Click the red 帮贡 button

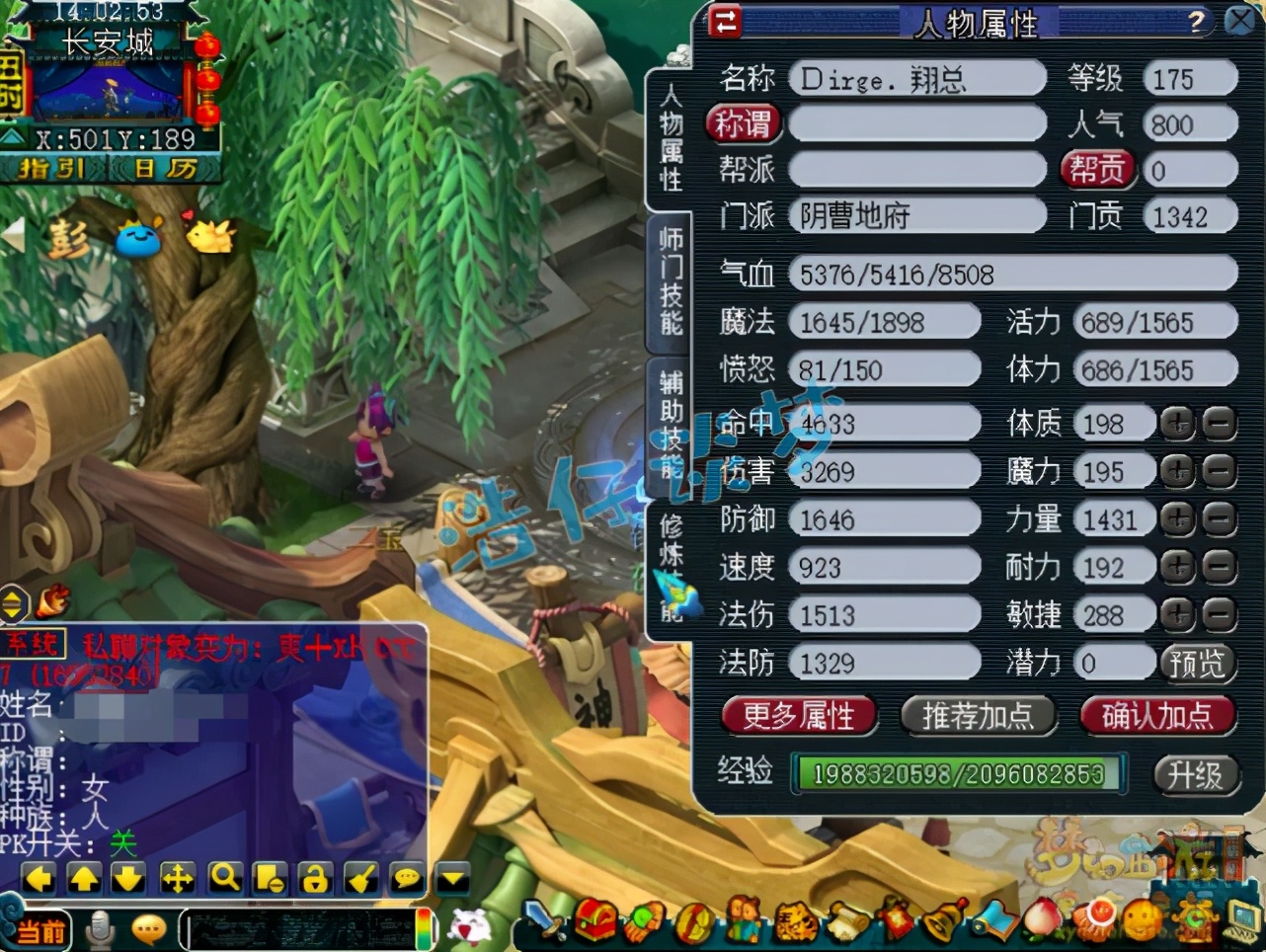tap(1097, 170)
